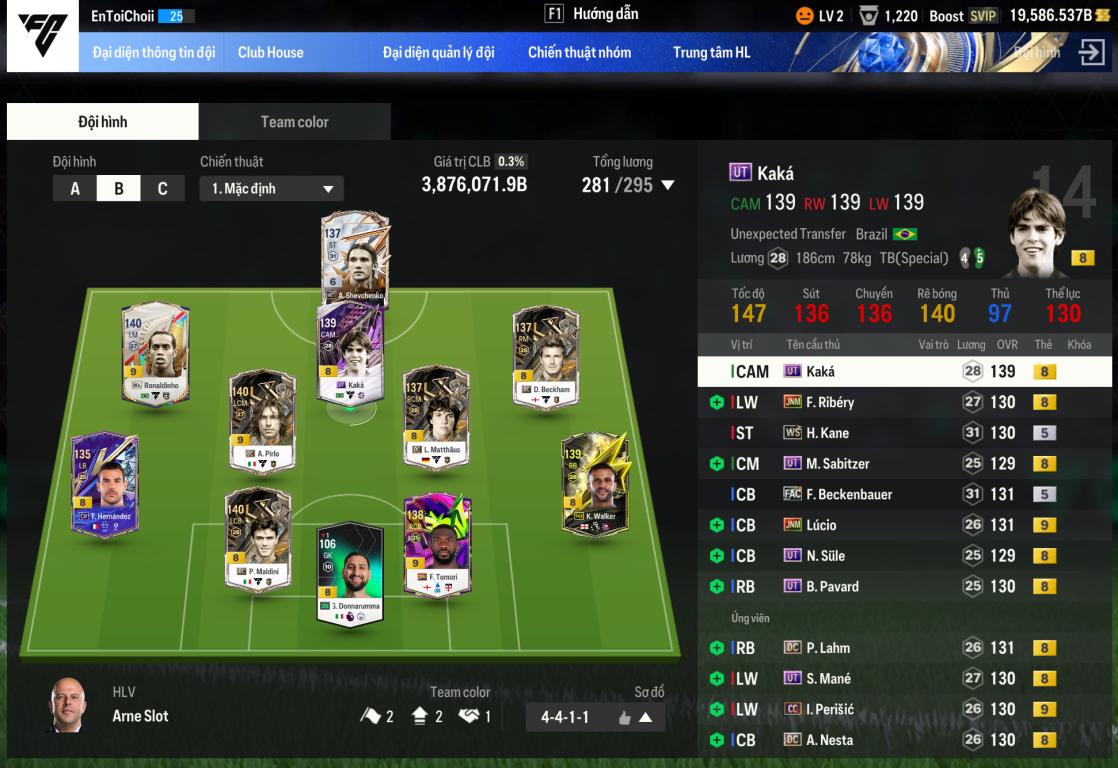1118x768 pixels.
Task: Go to Chiến thuật nhóm menu
Action: 579,53
